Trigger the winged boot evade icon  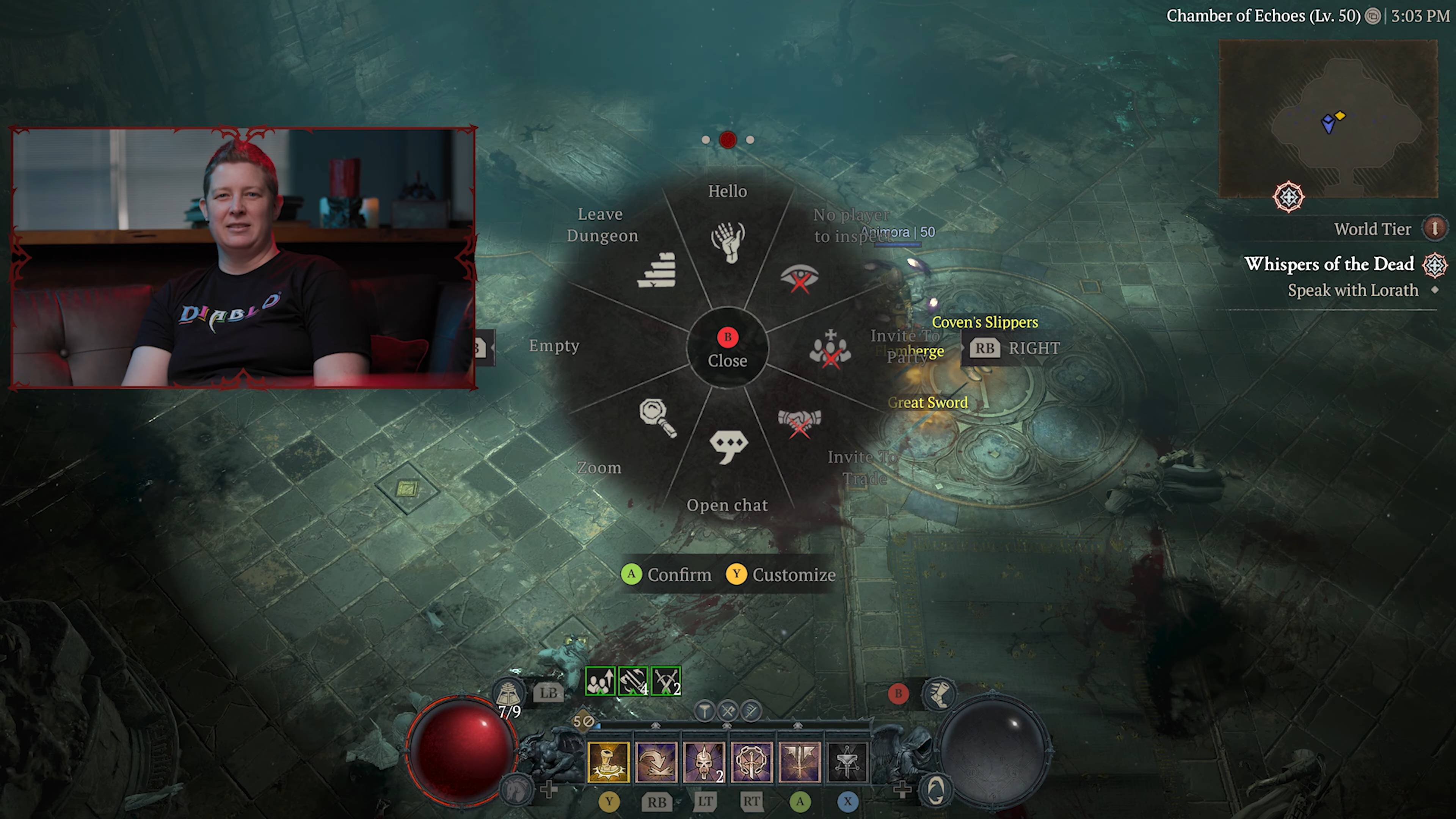pyautogui.click(x=938, y=693)
